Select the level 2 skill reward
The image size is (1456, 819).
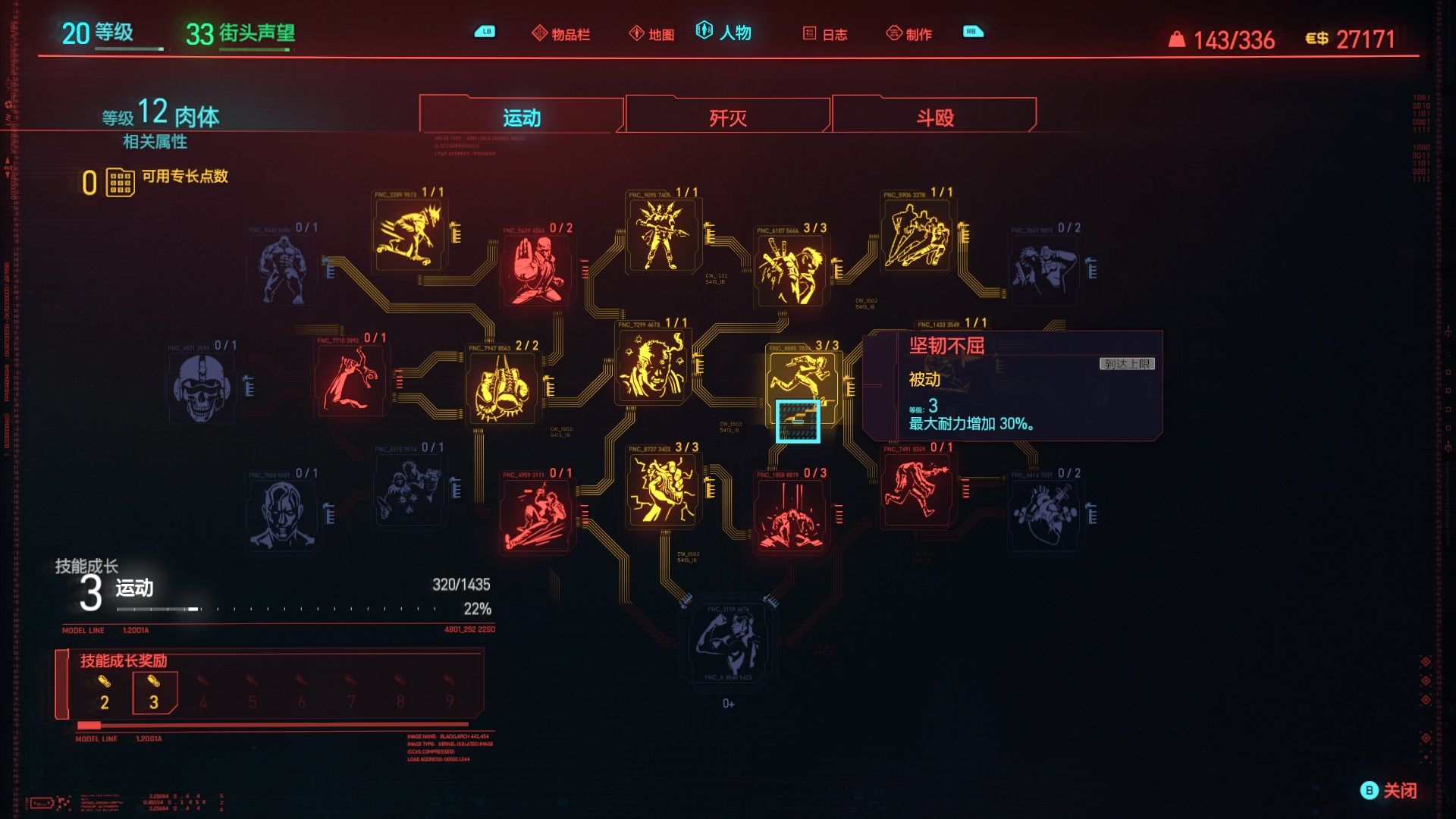click(105, 693)
